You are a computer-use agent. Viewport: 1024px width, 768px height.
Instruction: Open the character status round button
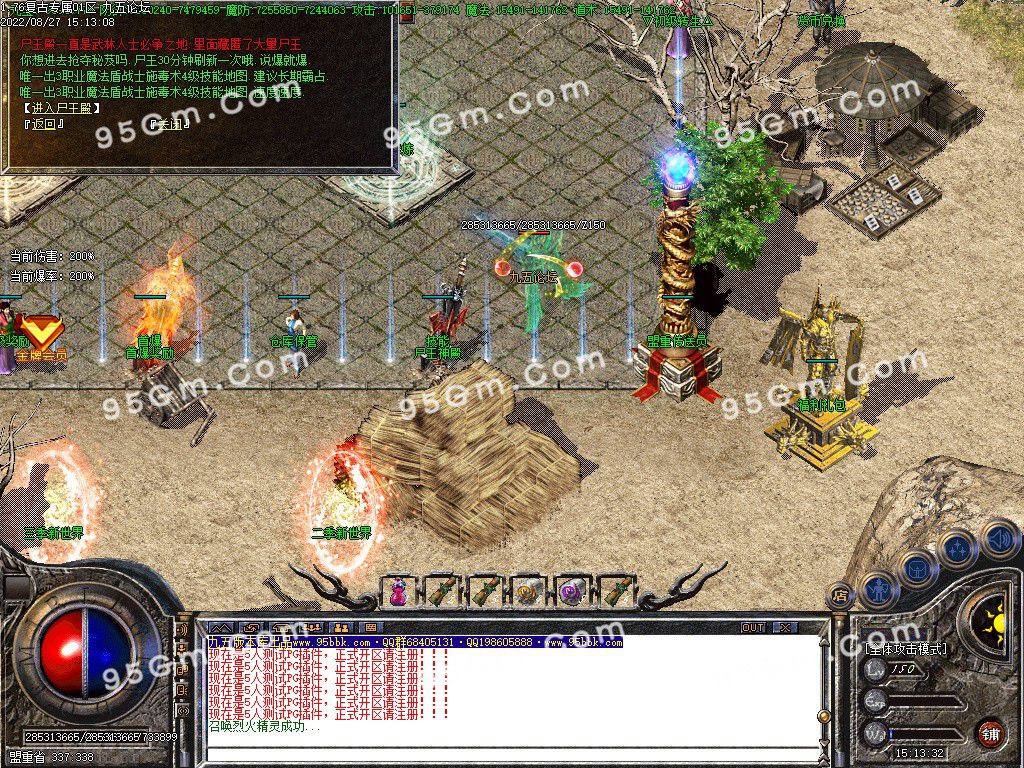pyautogui.click(x=877, y=591)
